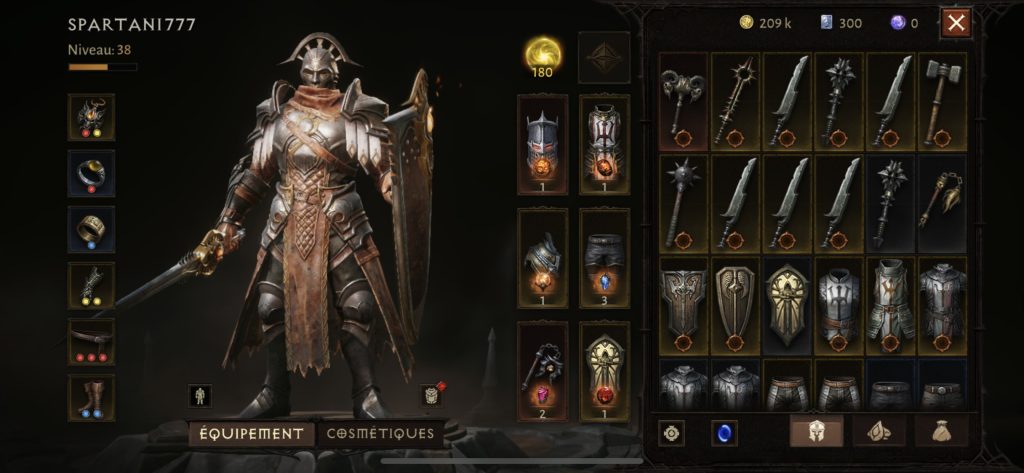Select the equipped shoulder armor slot
The image size is (1024, 473).
[543, 257]
